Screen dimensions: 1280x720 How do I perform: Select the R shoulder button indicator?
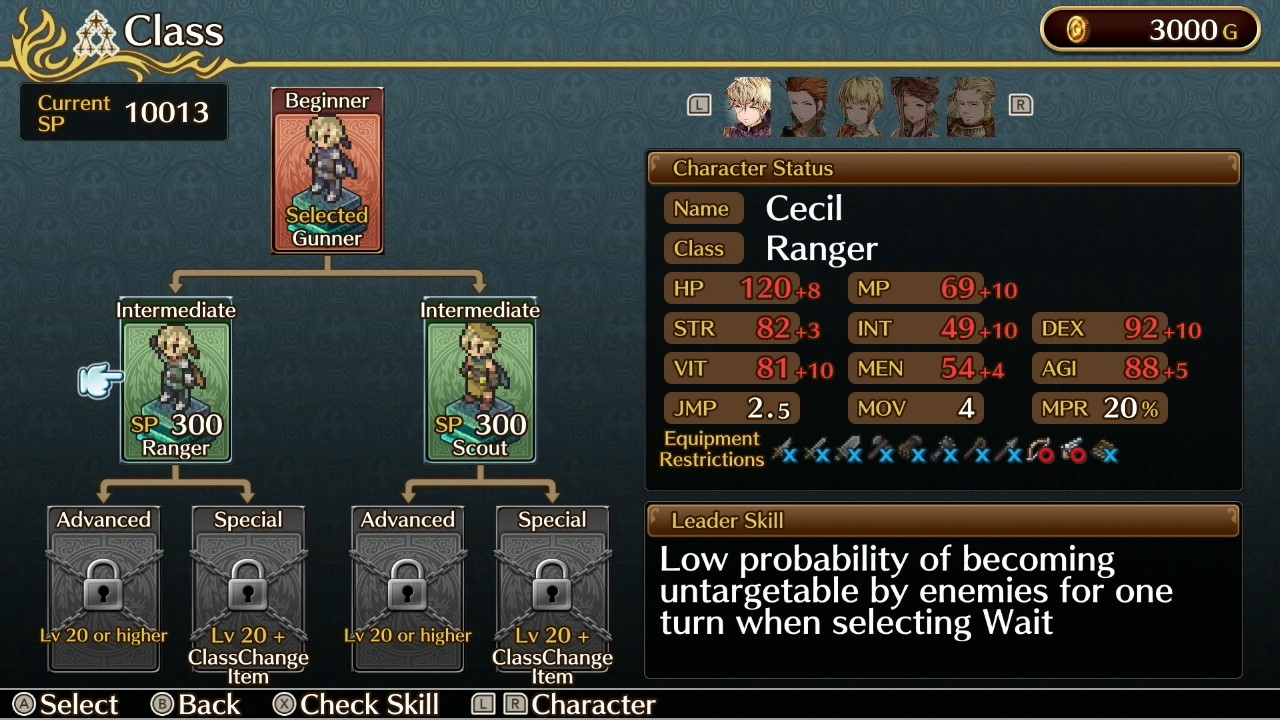1020,105
